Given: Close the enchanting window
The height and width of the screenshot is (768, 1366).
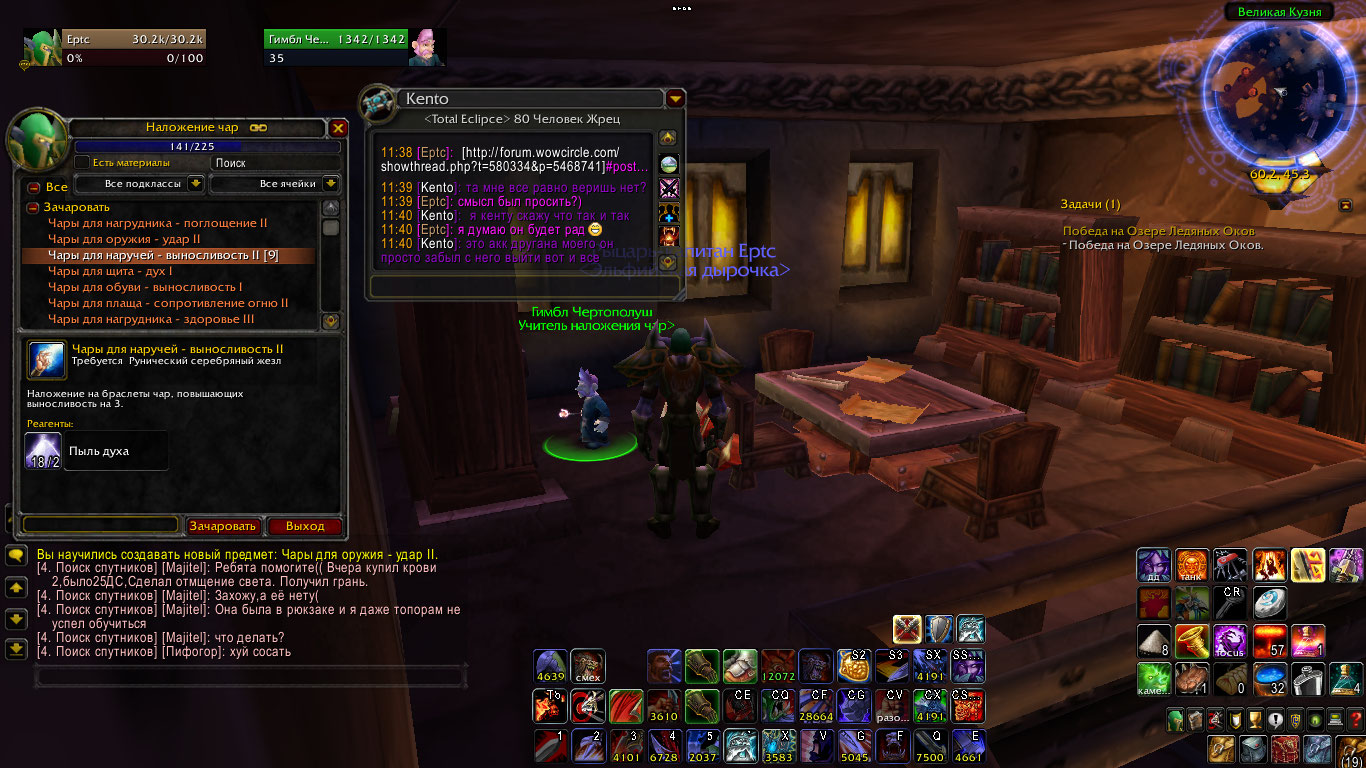Looking at the screenshot, I should point(338,128).
